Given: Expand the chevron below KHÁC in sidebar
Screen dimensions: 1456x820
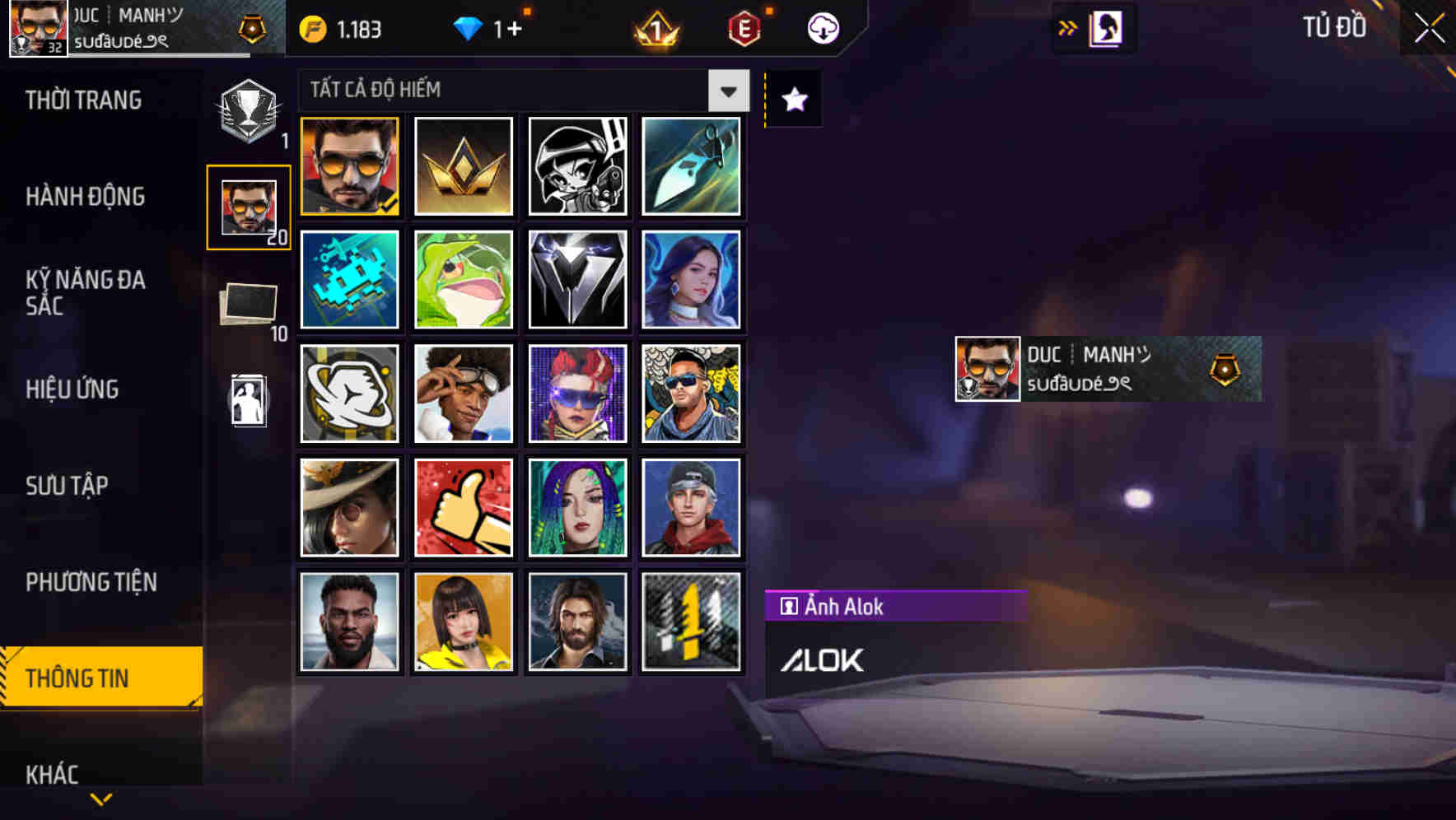Looking at the screenshot, I should [100, 799].
